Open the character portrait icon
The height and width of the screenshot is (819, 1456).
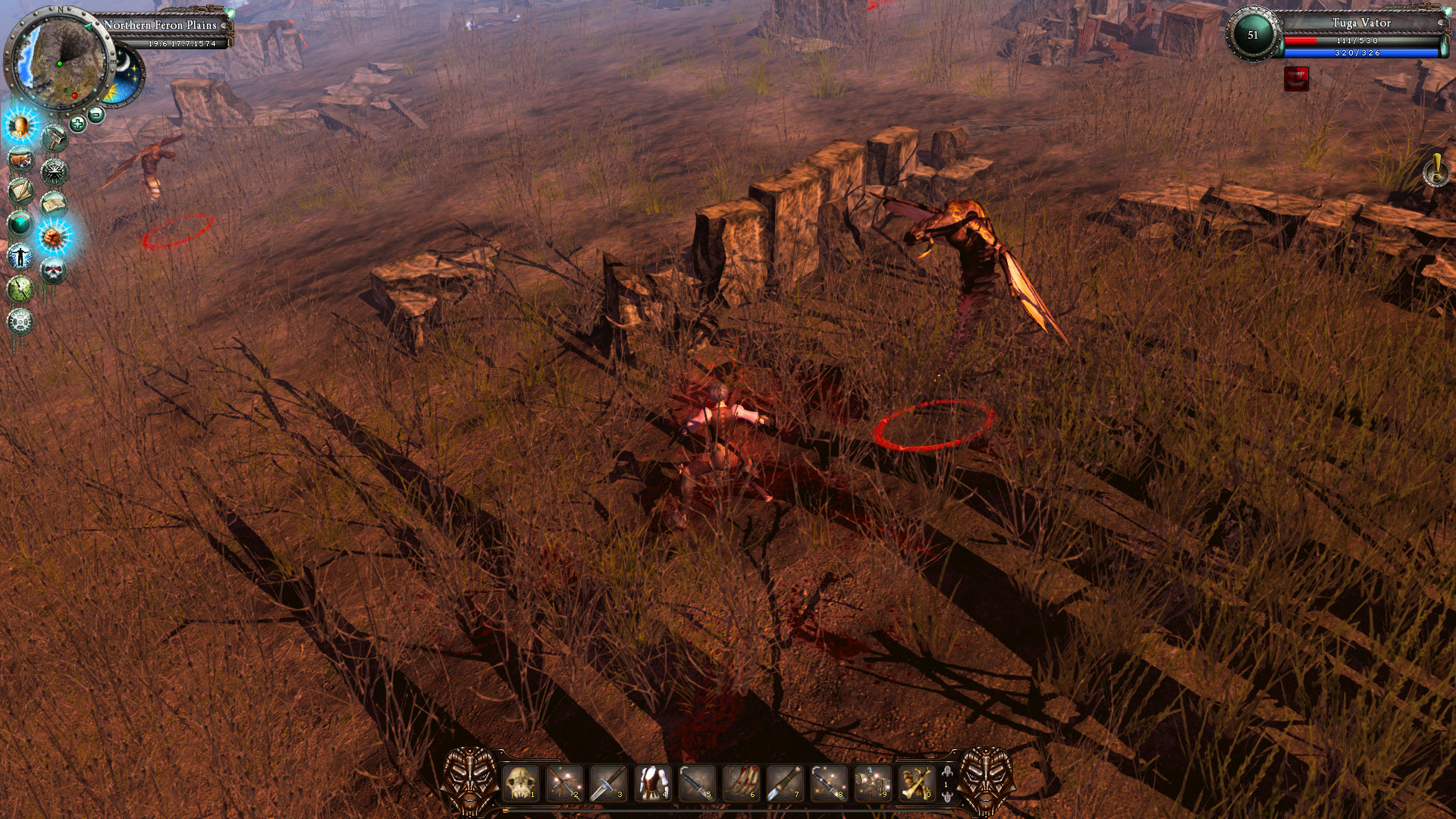point(19,127)
